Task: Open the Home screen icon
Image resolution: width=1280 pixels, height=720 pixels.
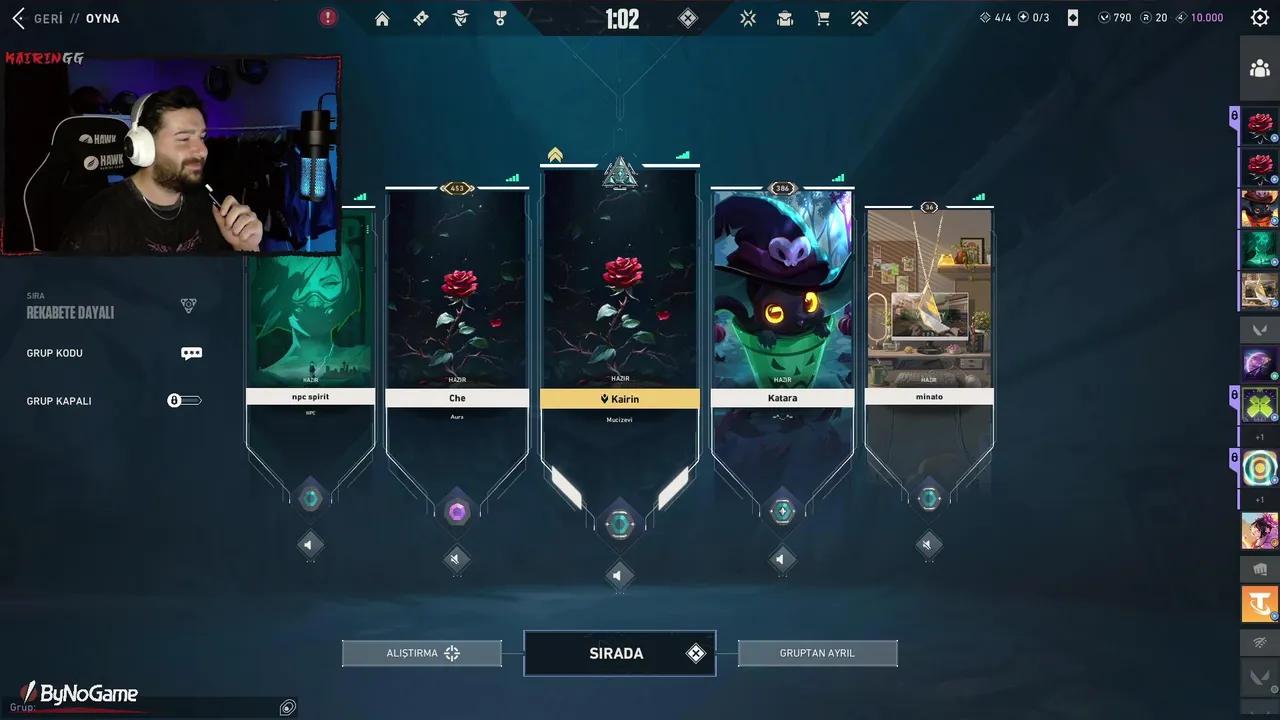Action: pos(382,18)
